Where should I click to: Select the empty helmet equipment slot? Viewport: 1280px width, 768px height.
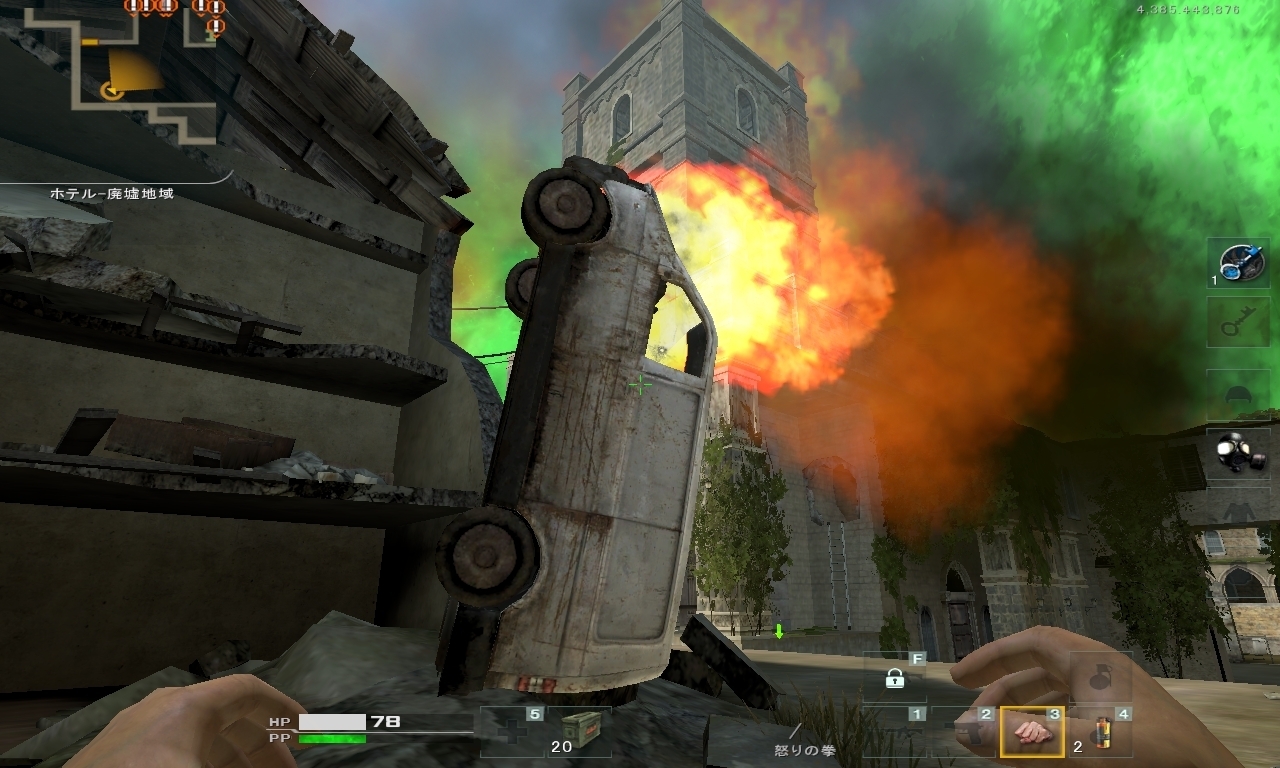click(x=1238, y=394)
